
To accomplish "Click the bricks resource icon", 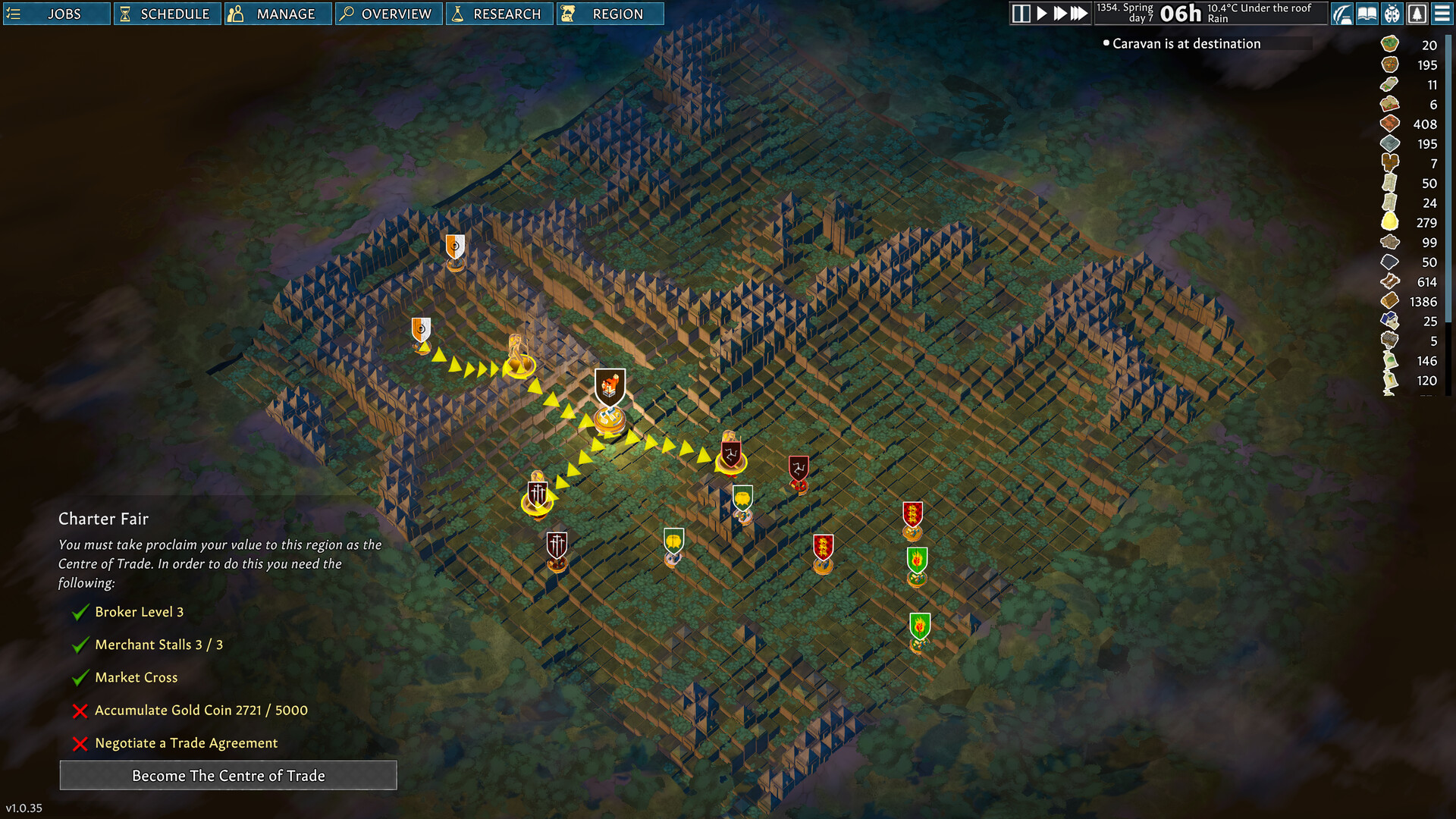I will click(1389, 123).
